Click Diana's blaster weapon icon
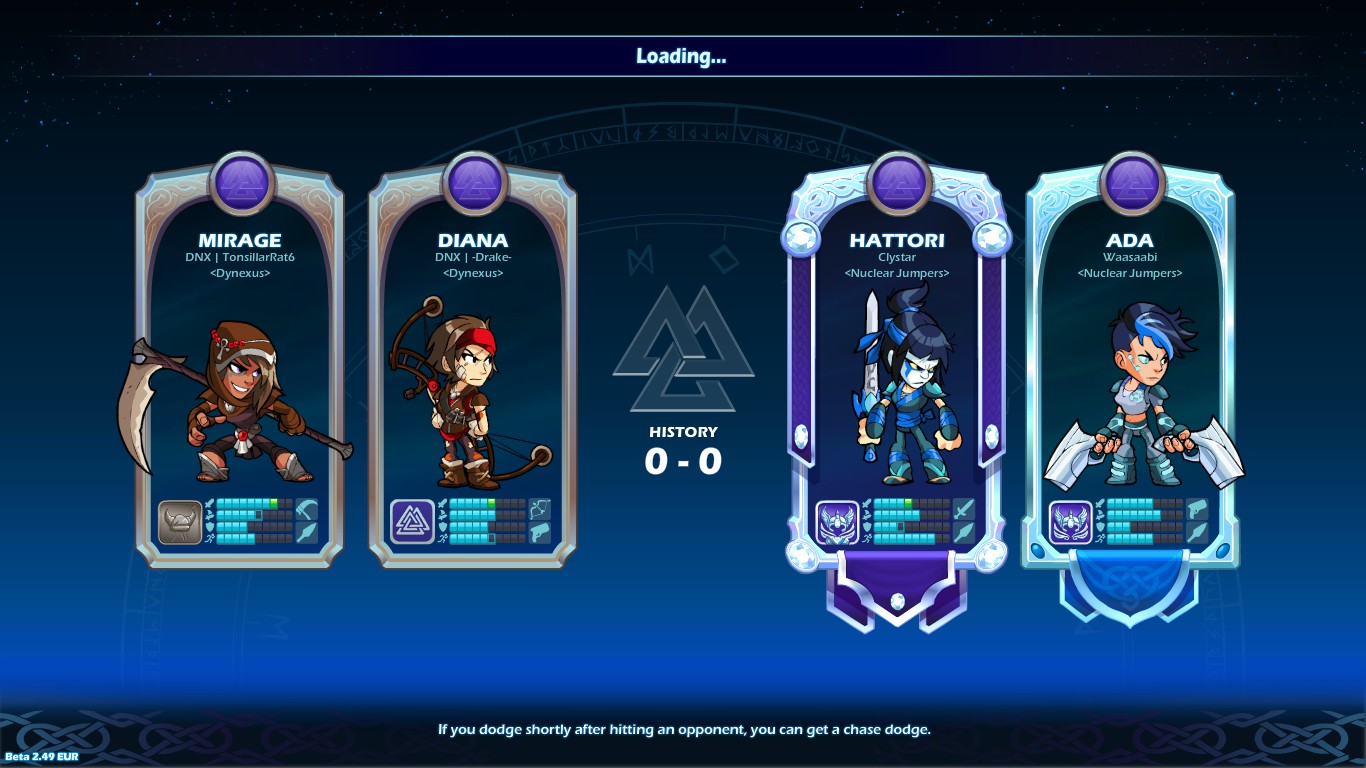 point(540,531)
